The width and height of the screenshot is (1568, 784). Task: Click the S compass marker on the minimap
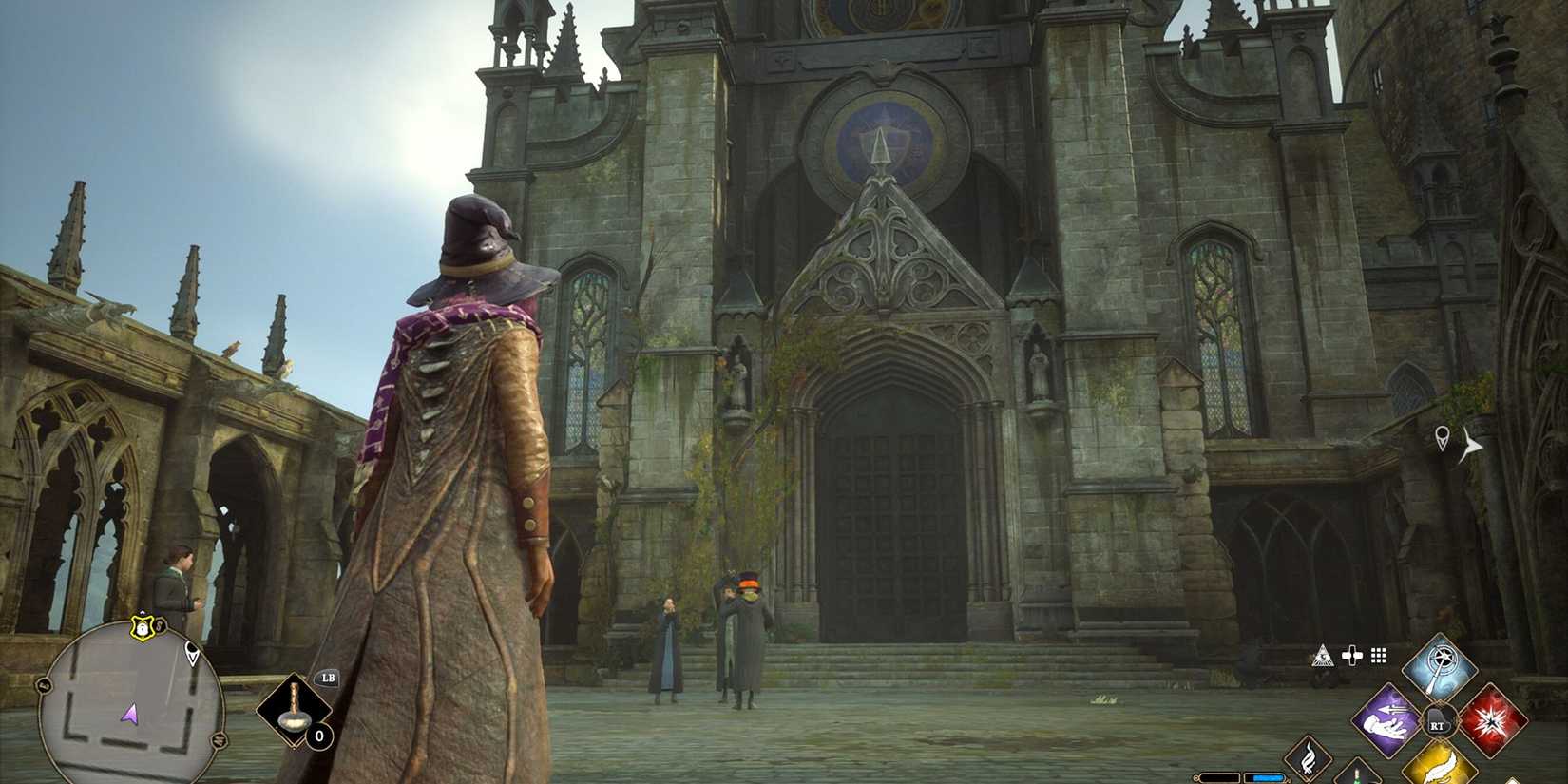(159, 625)
